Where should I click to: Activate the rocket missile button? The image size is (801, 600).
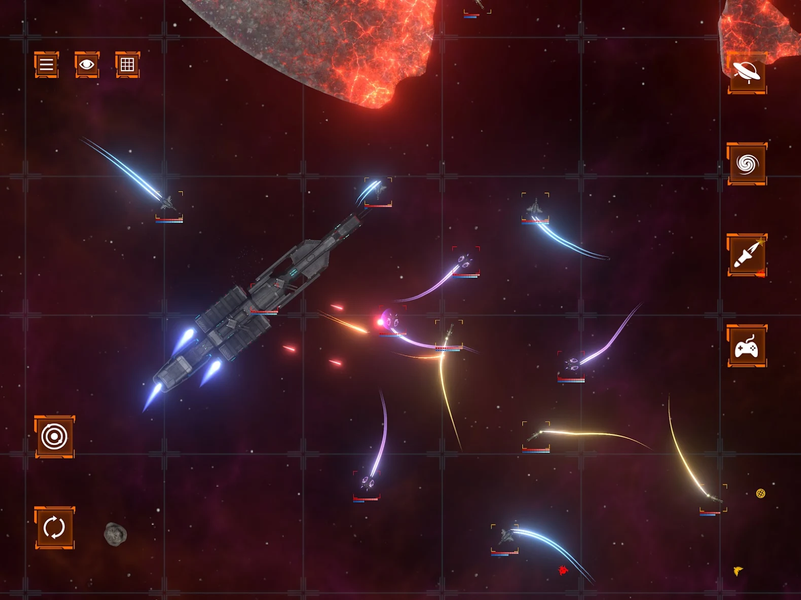click(746, 255)
